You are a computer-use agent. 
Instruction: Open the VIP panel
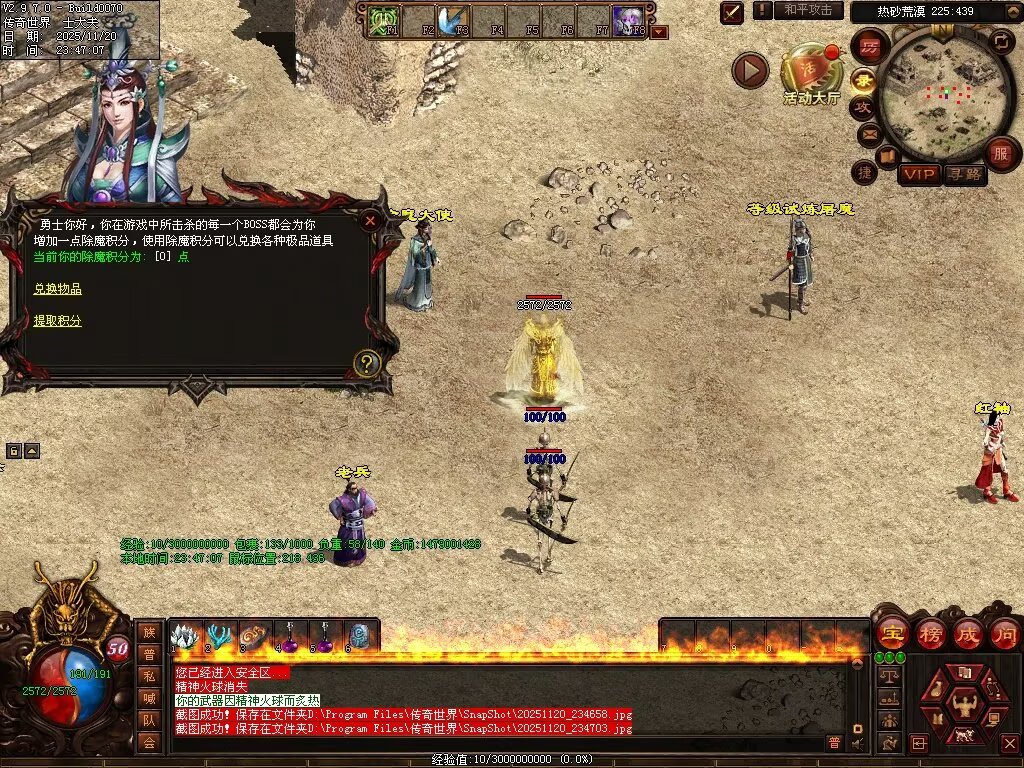pos(919,174)
